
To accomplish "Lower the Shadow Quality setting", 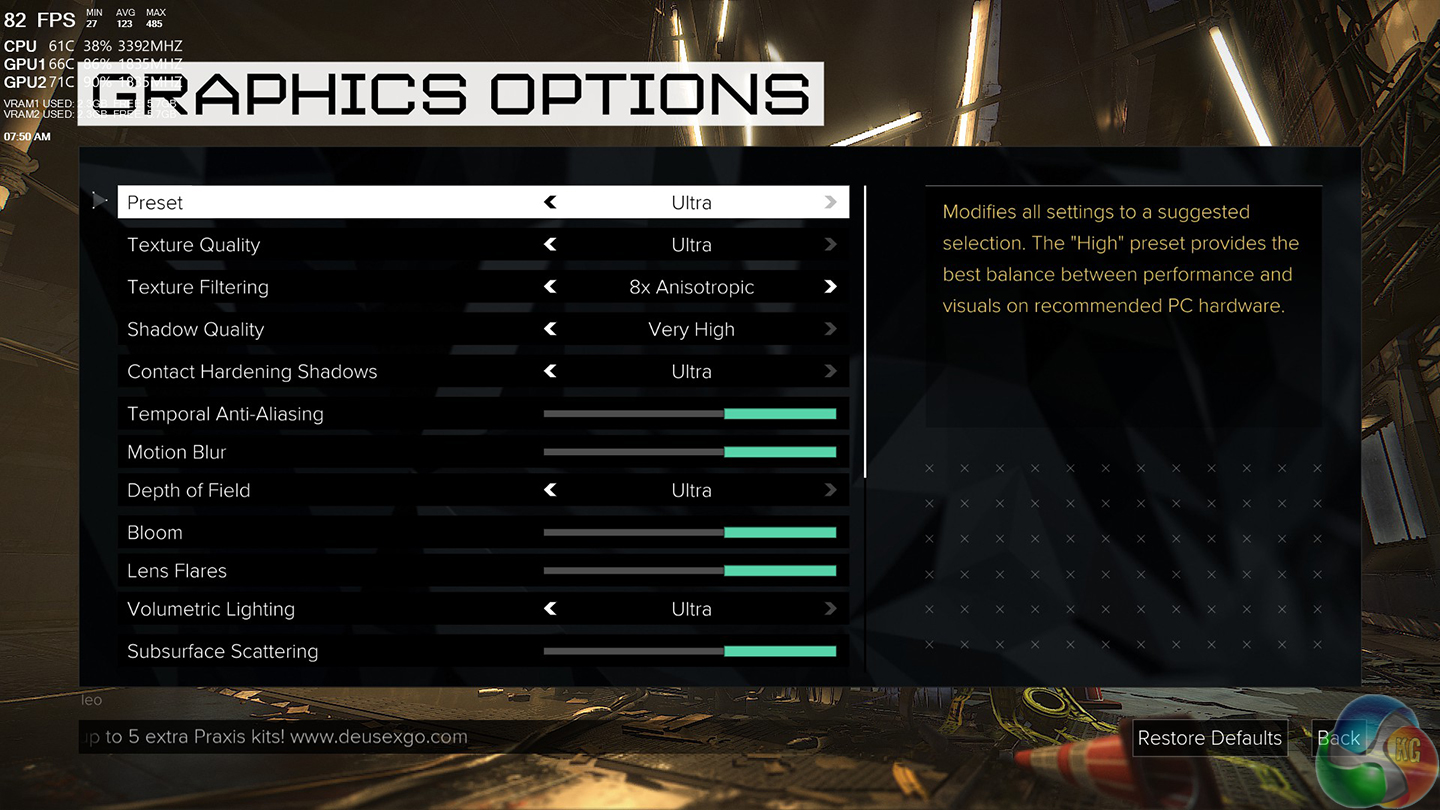I will [550, 329].
